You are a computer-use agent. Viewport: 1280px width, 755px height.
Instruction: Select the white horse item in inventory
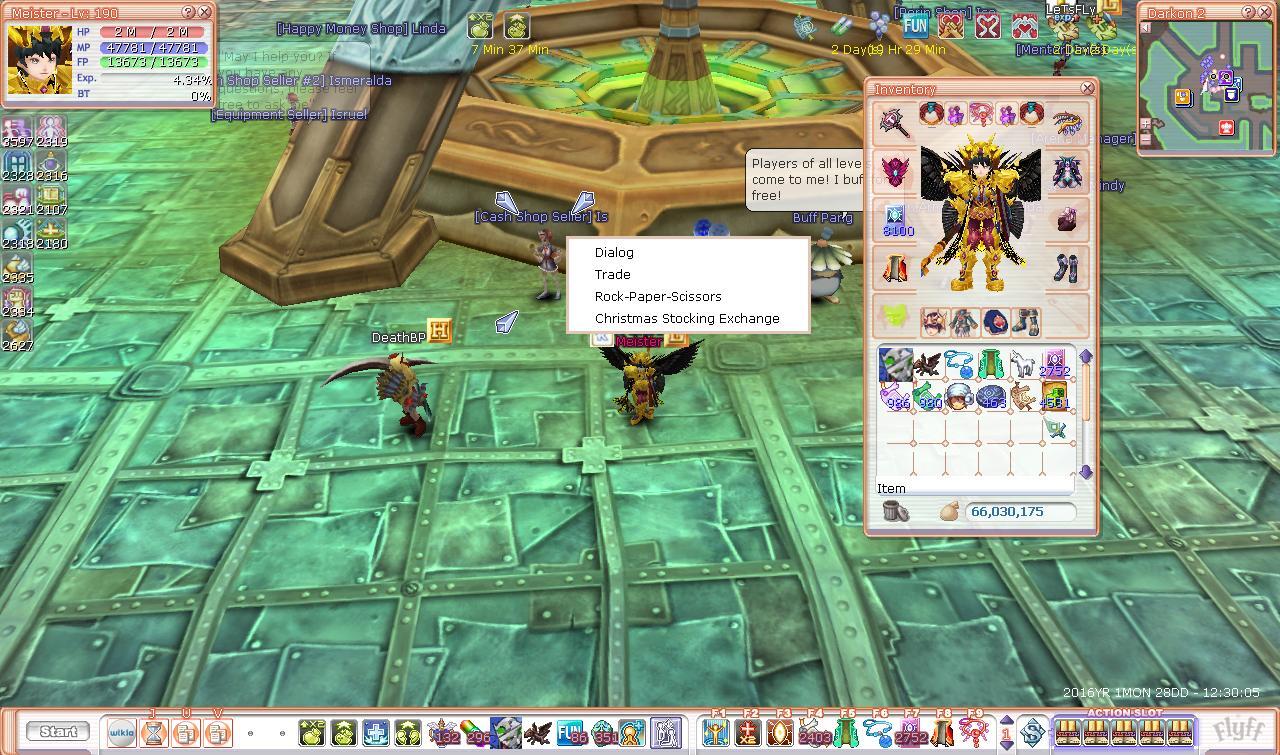(x=1022, y=364)
